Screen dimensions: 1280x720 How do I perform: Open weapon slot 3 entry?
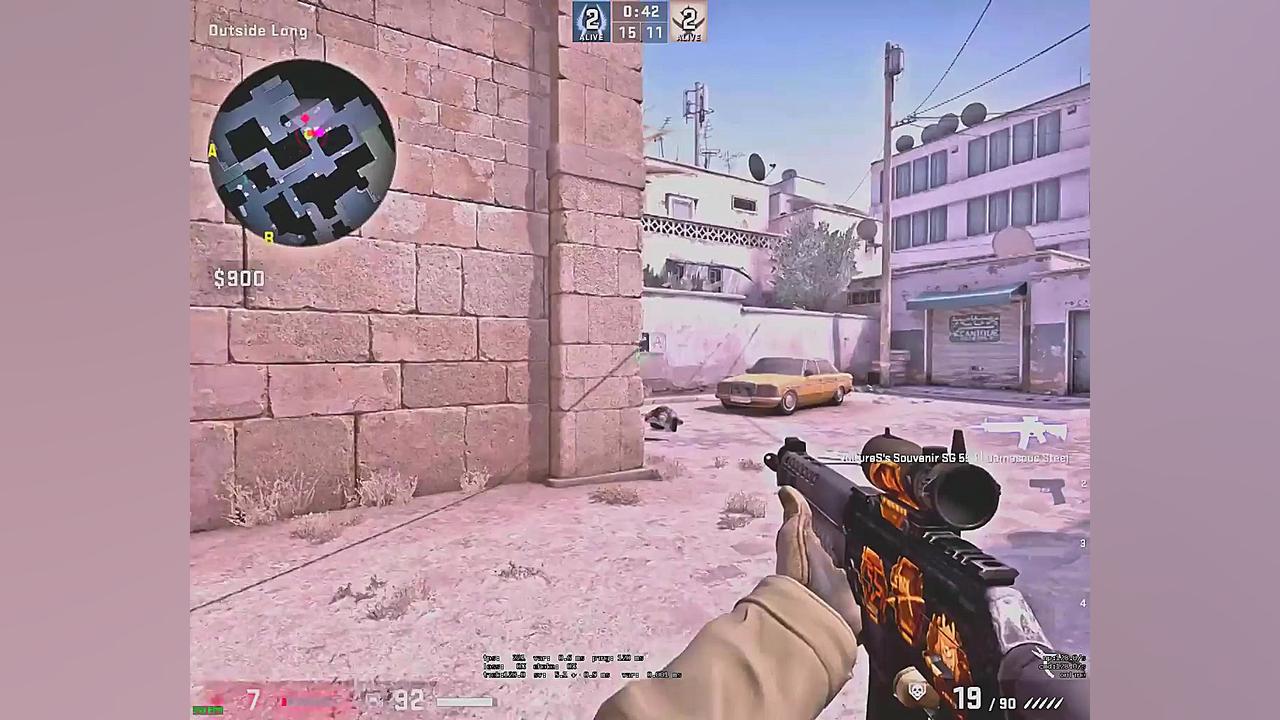[x=1082, y=542]
